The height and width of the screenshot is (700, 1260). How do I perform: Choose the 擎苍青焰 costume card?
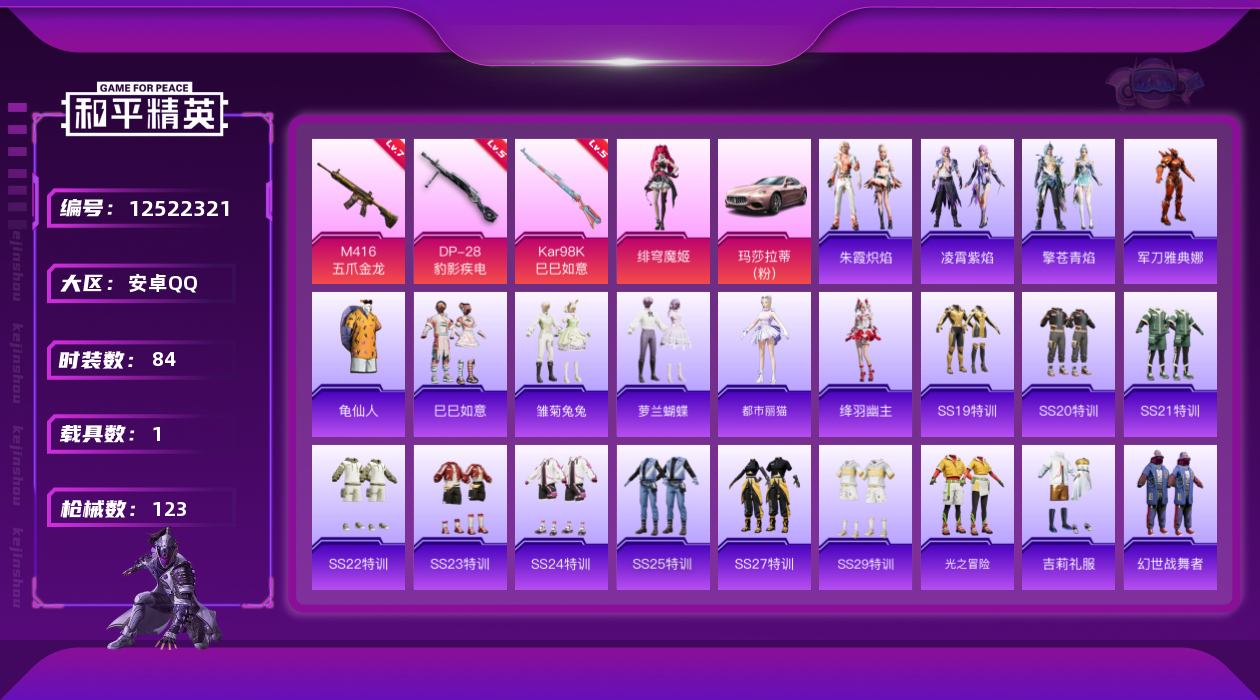click(x=1068, y=211)
